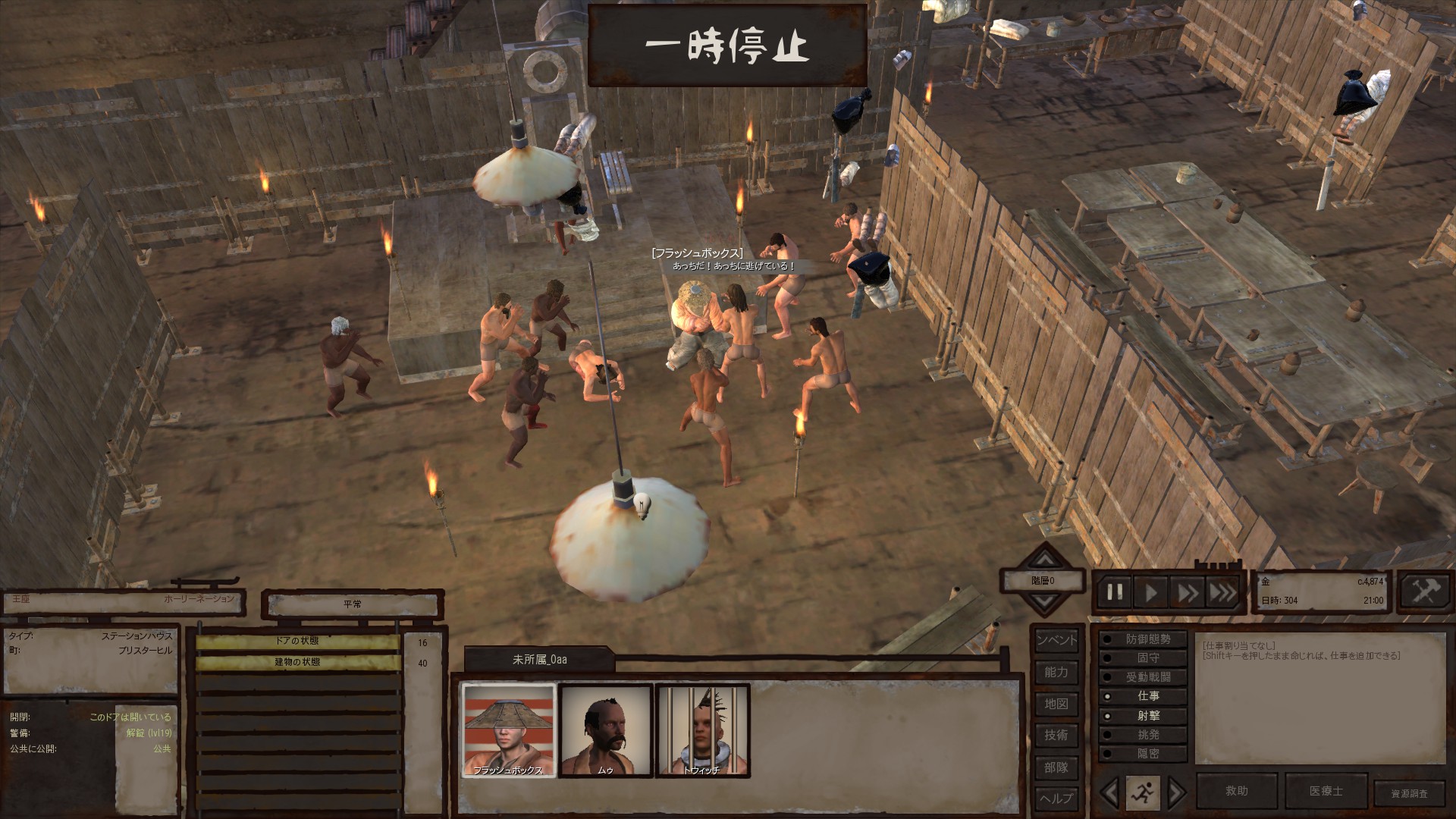Raise the floor level with up arrow
The width and height of the screenshot is (1456, 819).
(x=1045, y=560)
